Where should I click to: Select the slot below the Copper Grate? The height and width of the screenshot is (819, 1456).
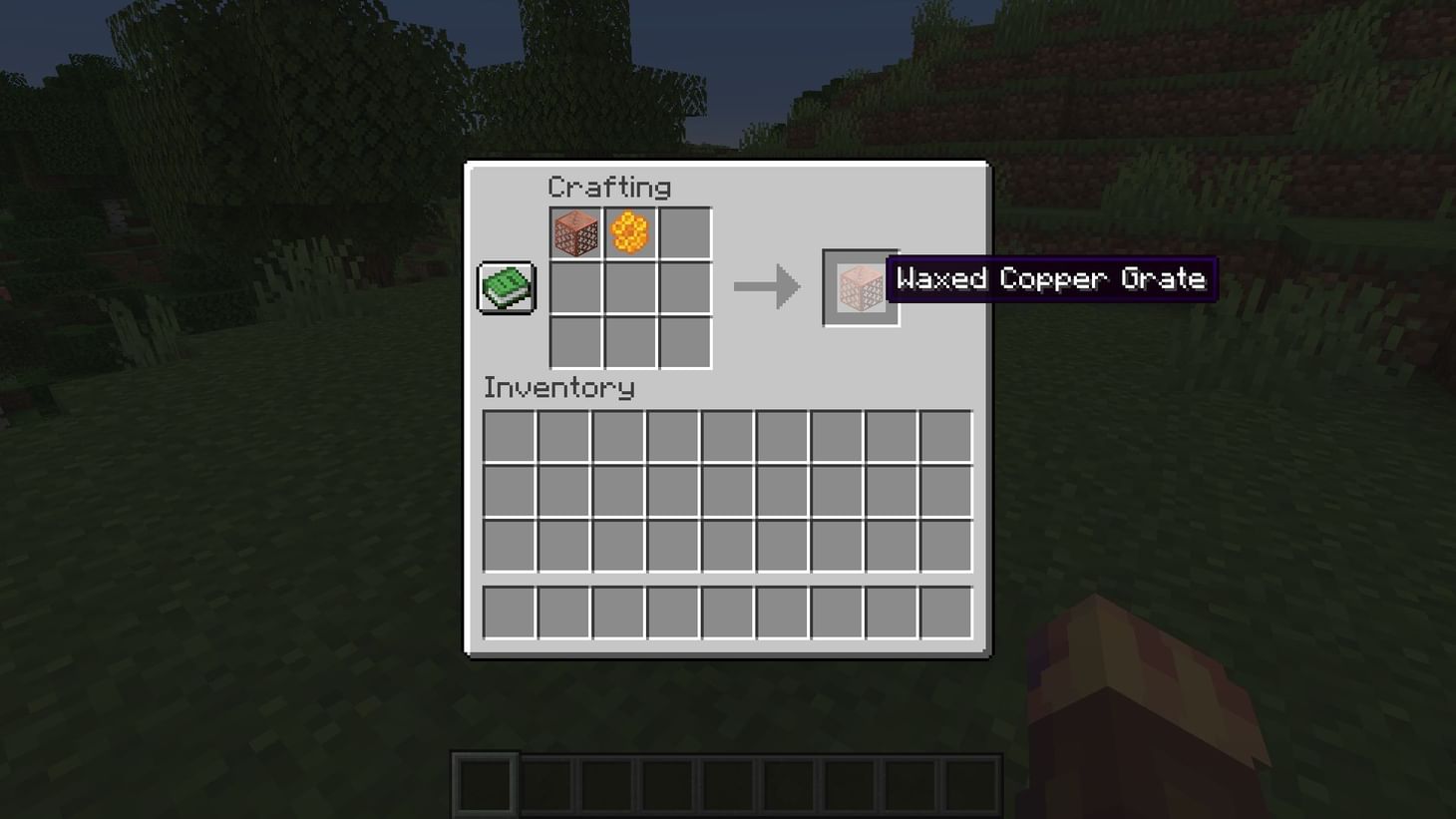[x=576, y=287]
